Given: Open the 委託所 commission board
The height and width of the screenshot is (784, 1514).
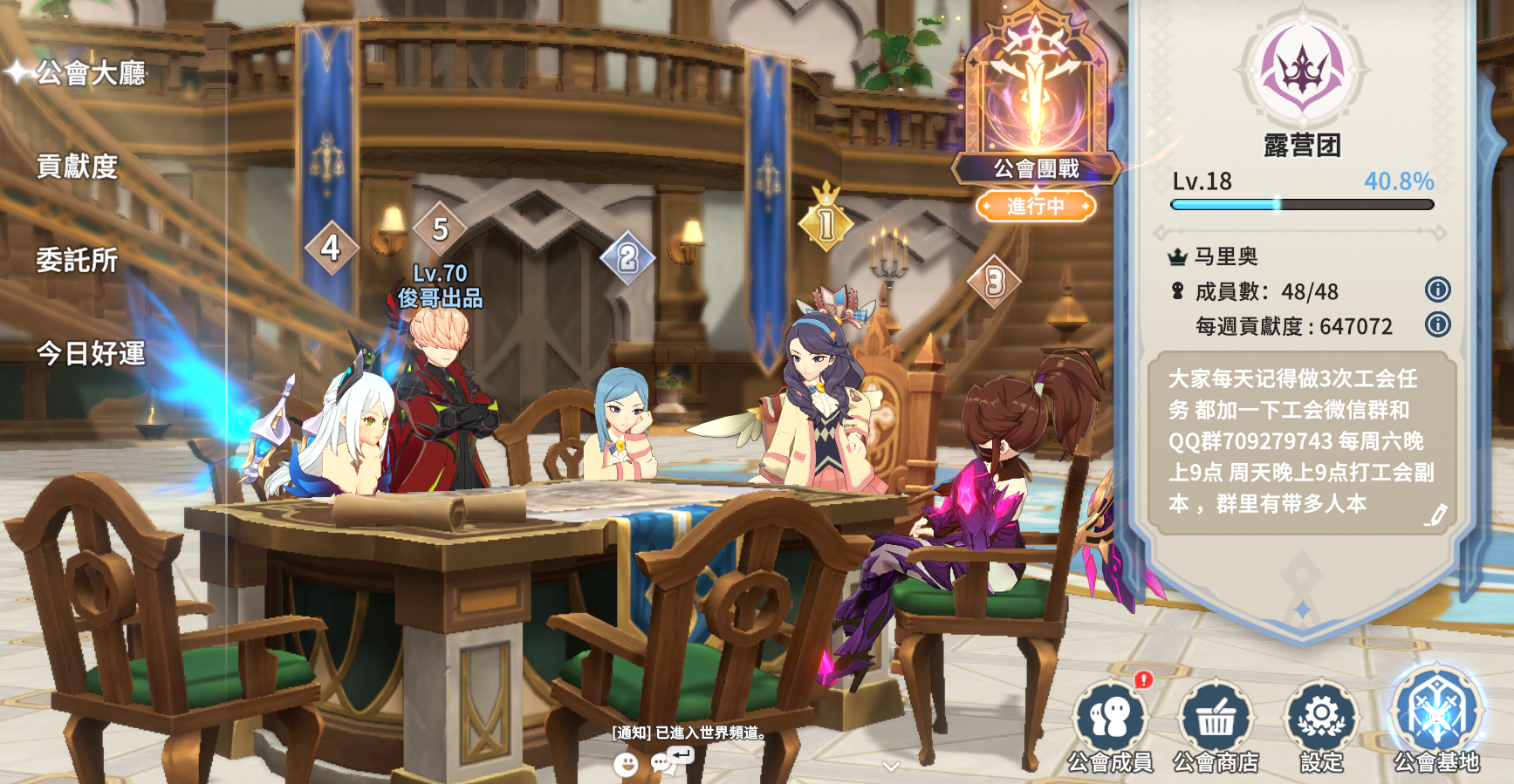Looking at the screenshot, I should pos(77,260).
